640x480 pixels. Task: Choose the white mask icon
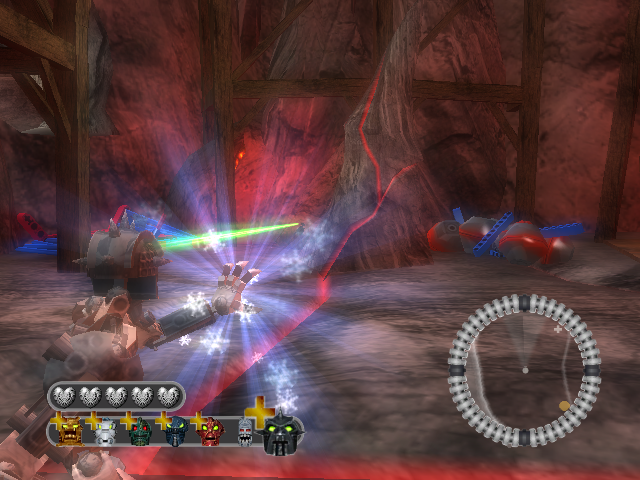(x=105, y=432)
